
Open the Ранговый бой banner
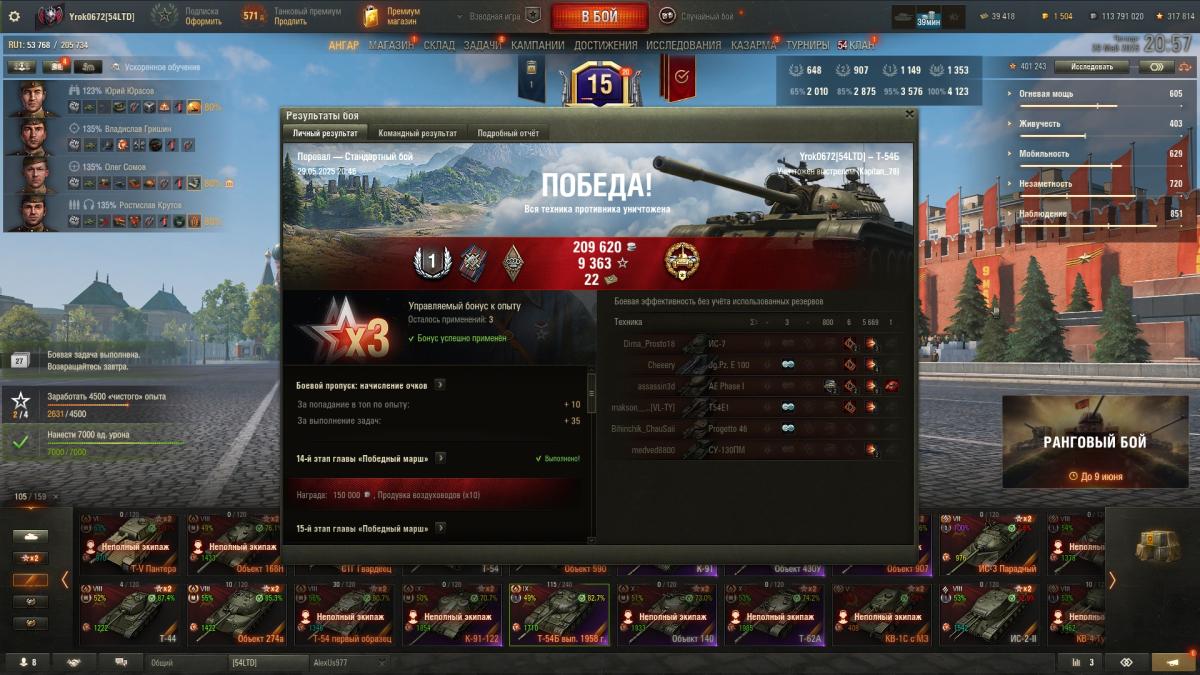1095,441
